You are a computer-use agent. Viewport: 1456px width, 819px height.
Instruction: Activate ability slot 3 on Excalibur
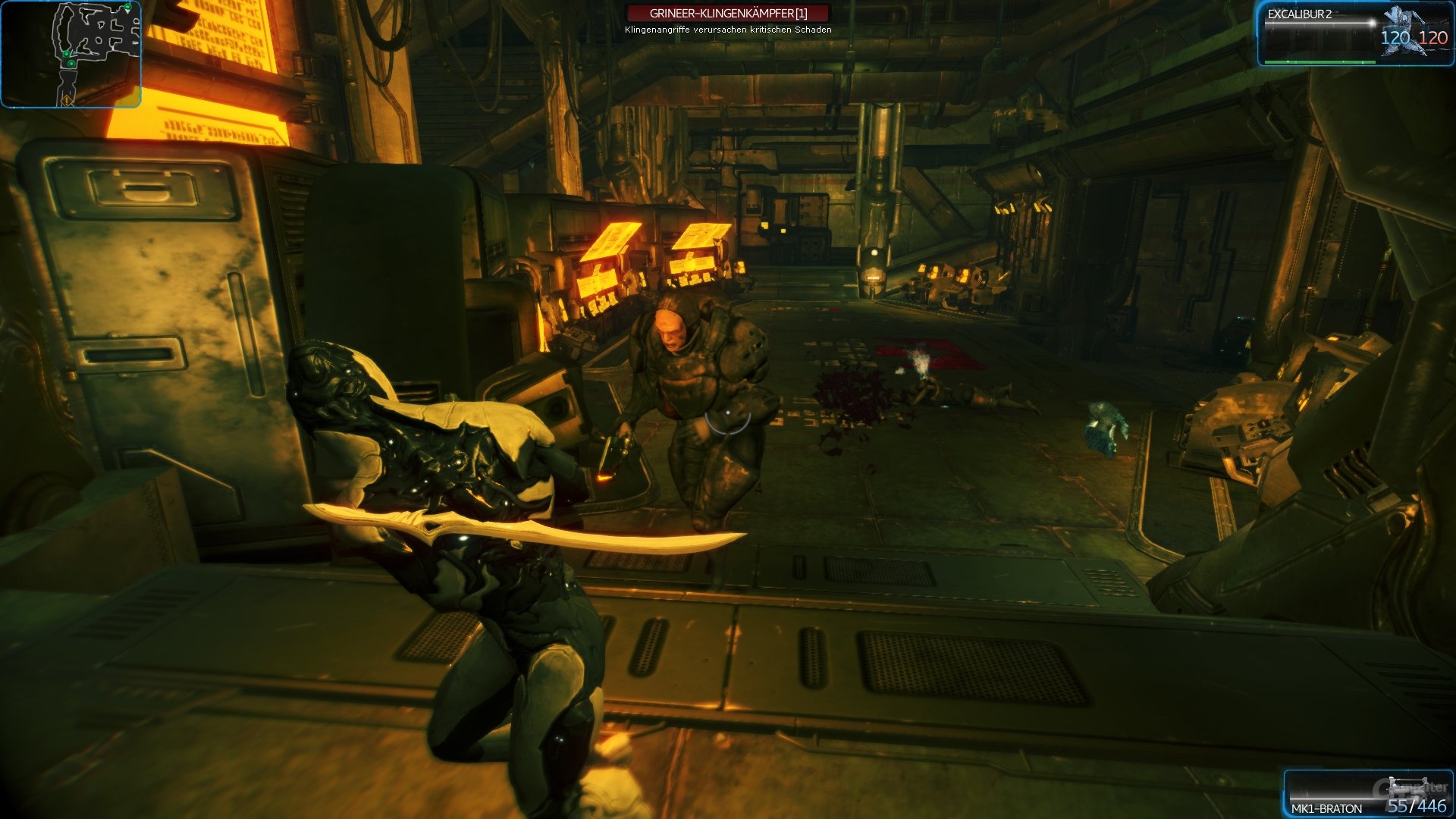tap(1326, 33)
